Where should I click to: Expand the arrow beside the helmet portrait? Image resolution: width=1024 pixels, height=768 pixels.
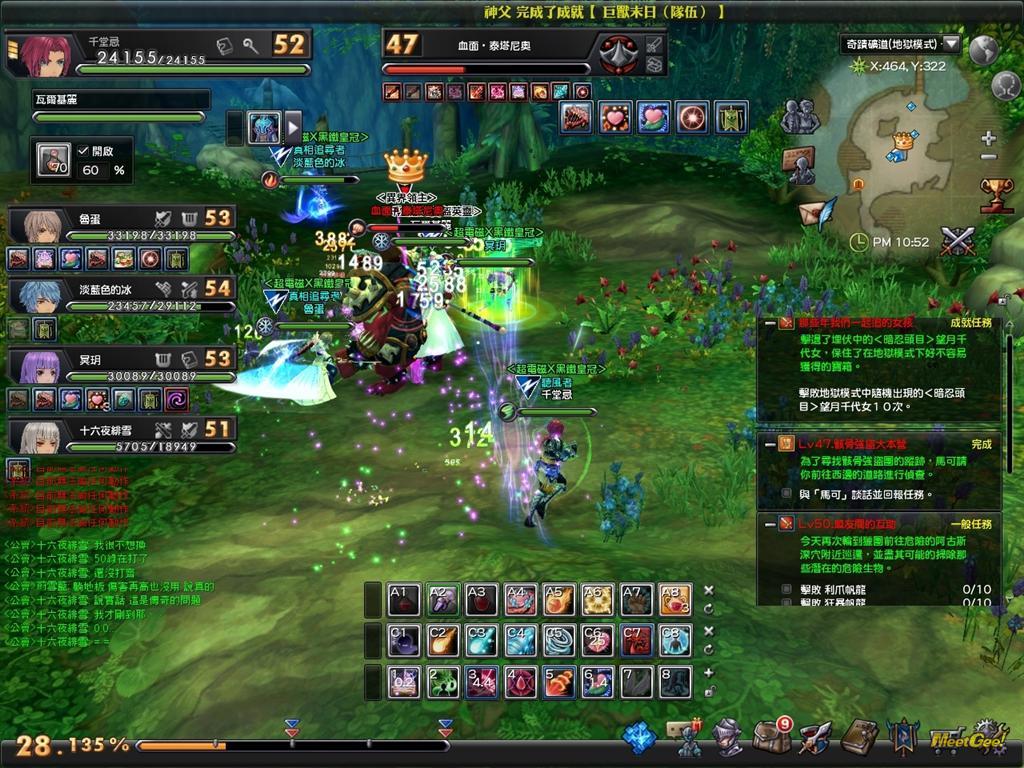click(x=293, y=127)
